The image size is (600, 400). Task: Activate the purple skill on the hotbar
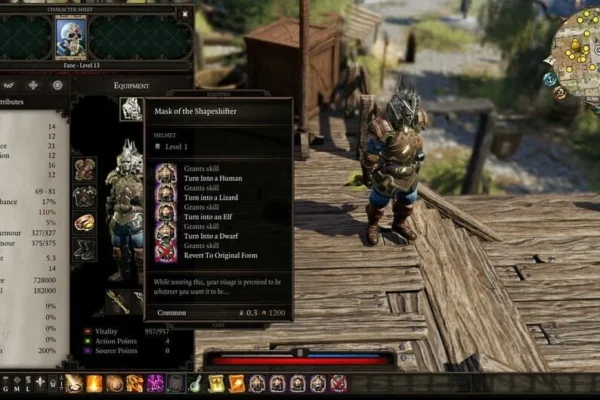(x=155, y=383)
